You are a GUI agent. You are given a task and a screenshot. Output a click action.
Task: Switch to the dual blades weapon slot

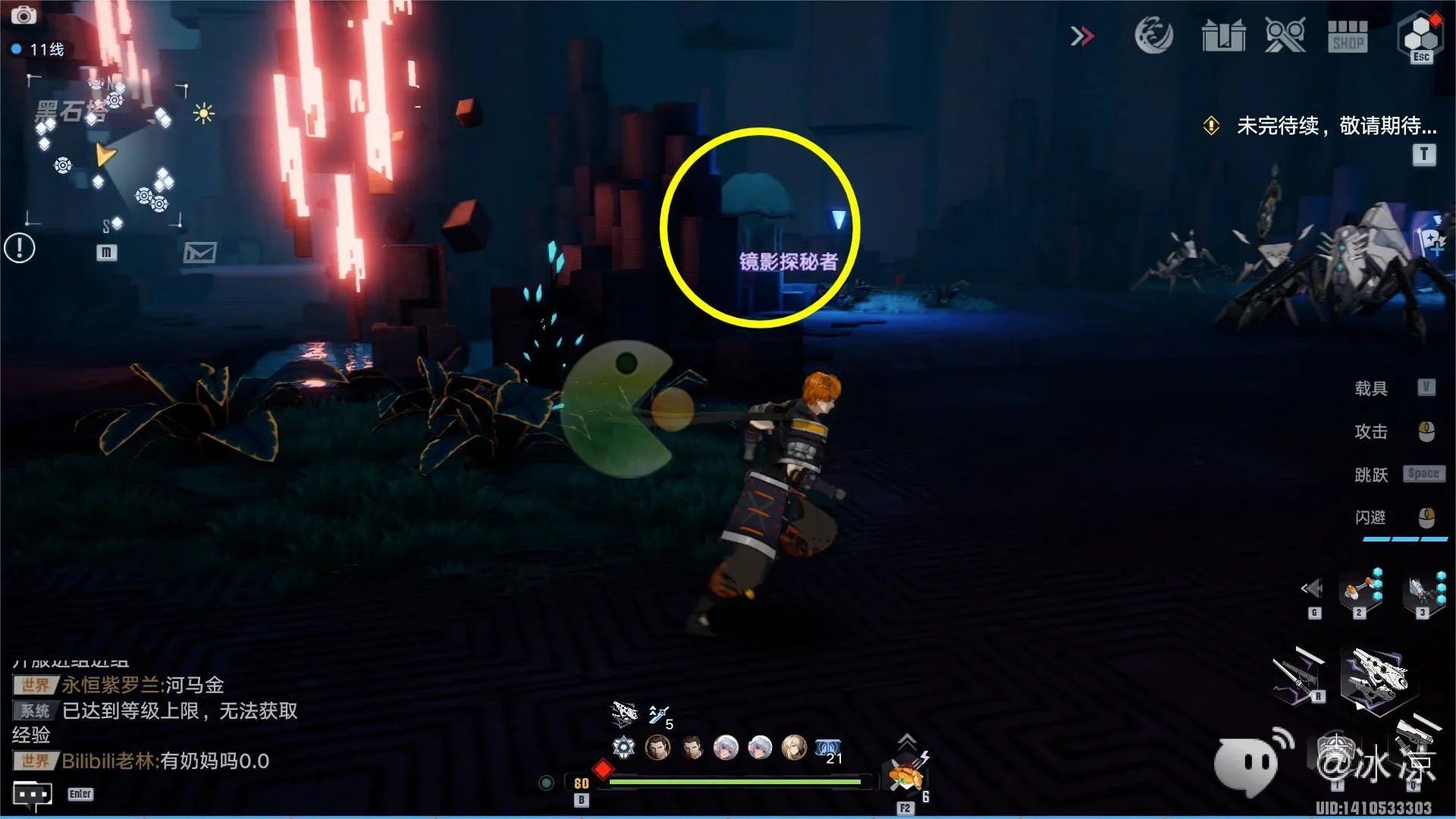[1298, 675]
